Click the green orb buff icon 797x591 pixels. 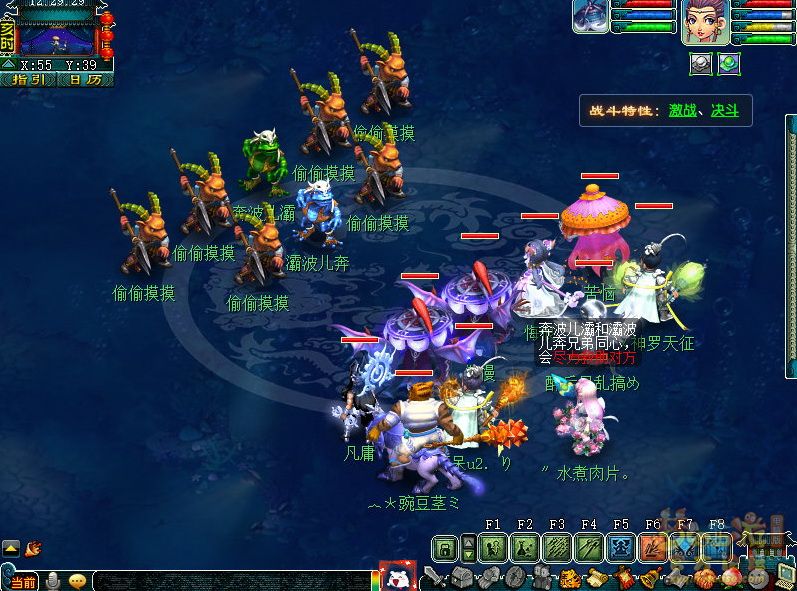729,62
